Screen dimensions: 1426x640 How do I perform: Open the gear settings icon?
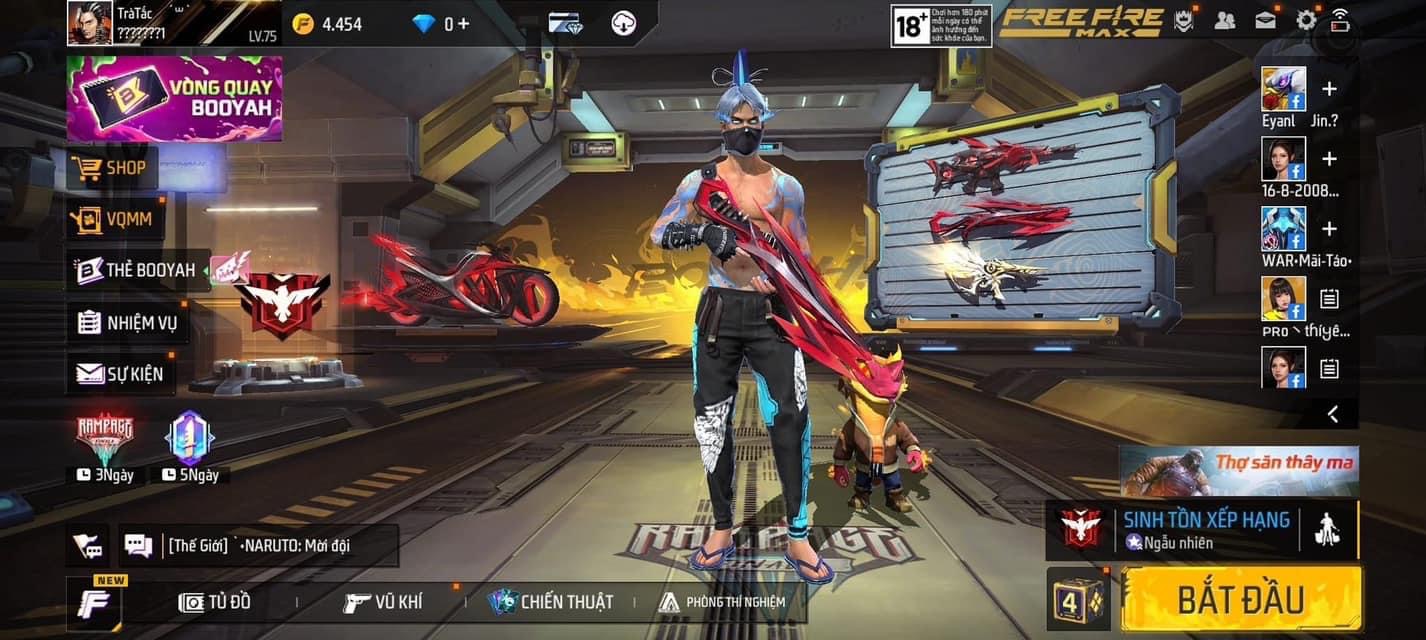tap(1306, 20)
